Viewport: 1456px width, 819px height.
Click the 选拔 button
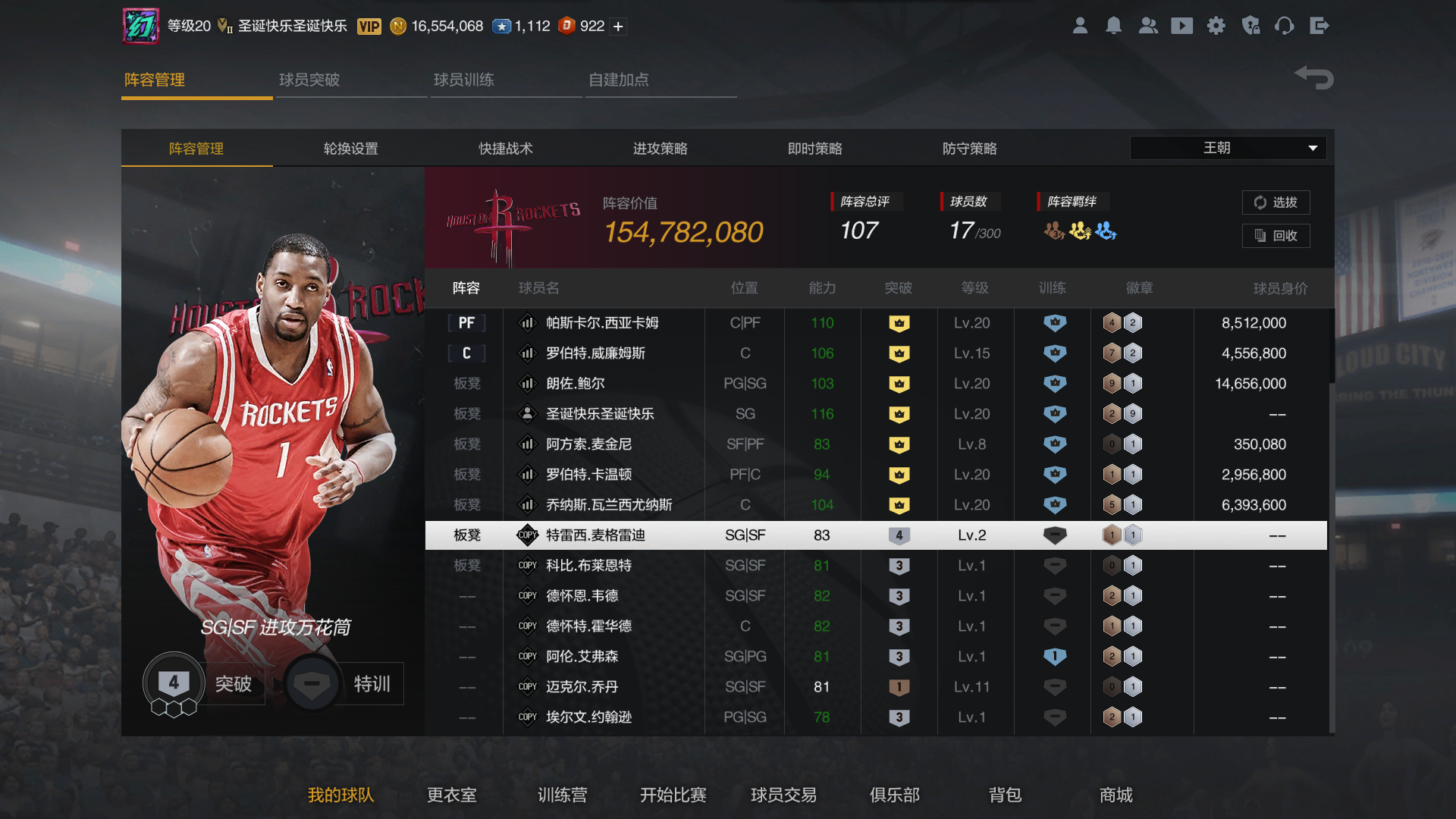[1276, 202]
